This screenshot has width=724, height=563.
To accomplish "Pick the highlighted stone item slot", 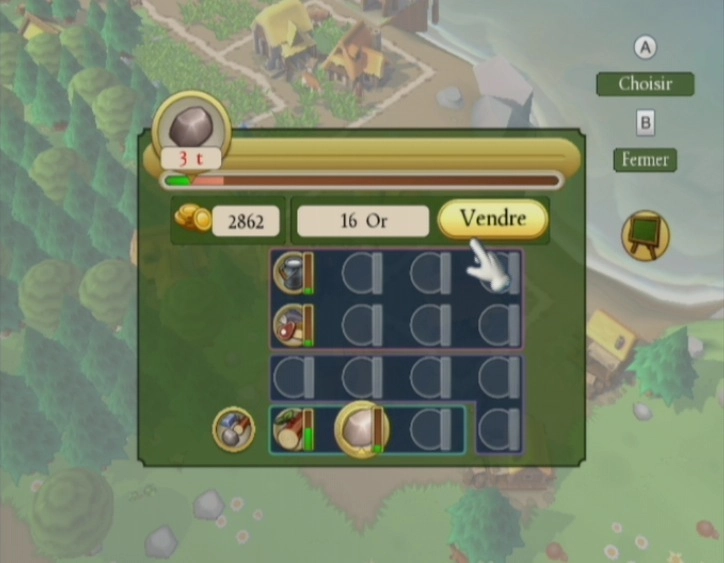I will pyautogui.click(x=361, y=428).
